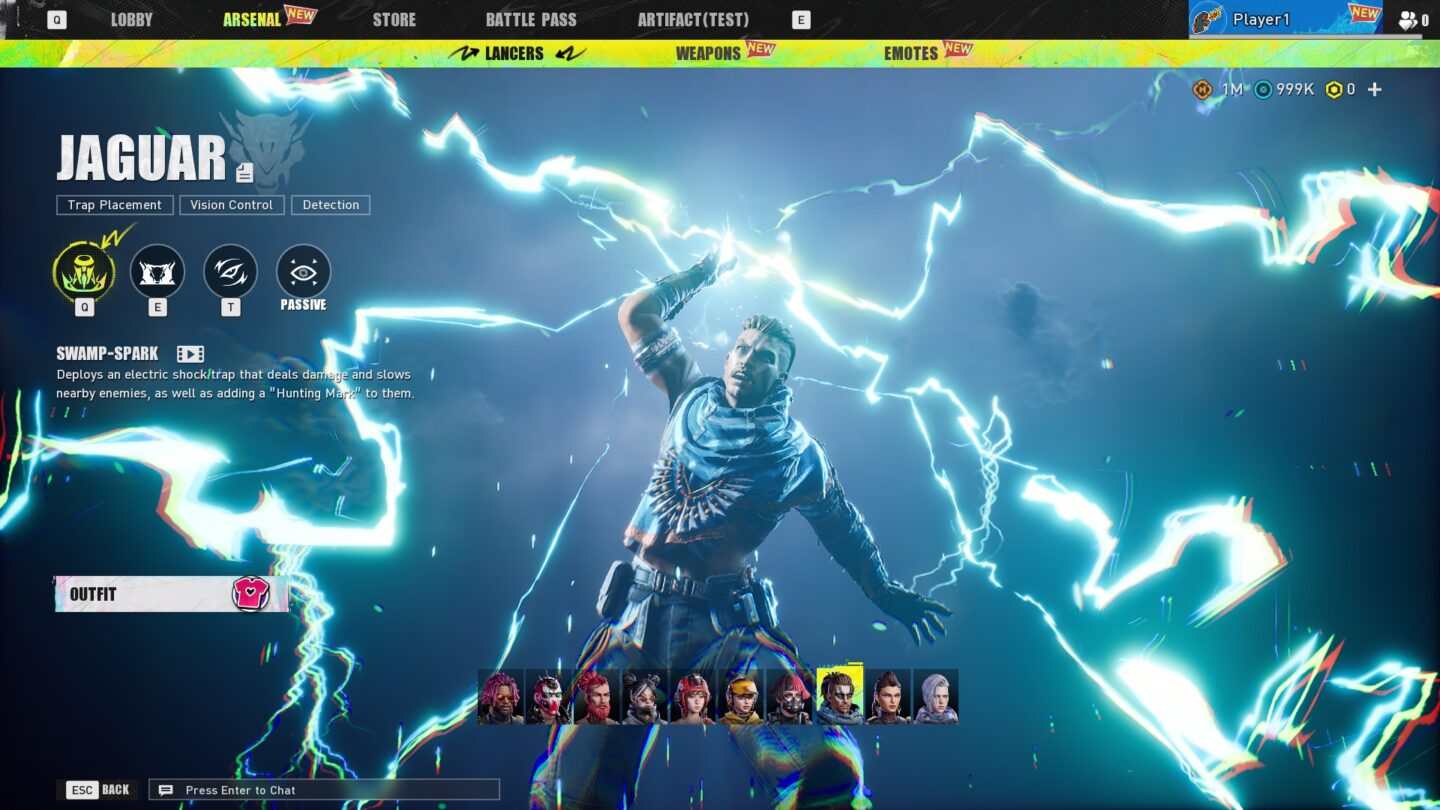Navigate to the Store menu
1440x810 pixels.
[x=394, y=19]
